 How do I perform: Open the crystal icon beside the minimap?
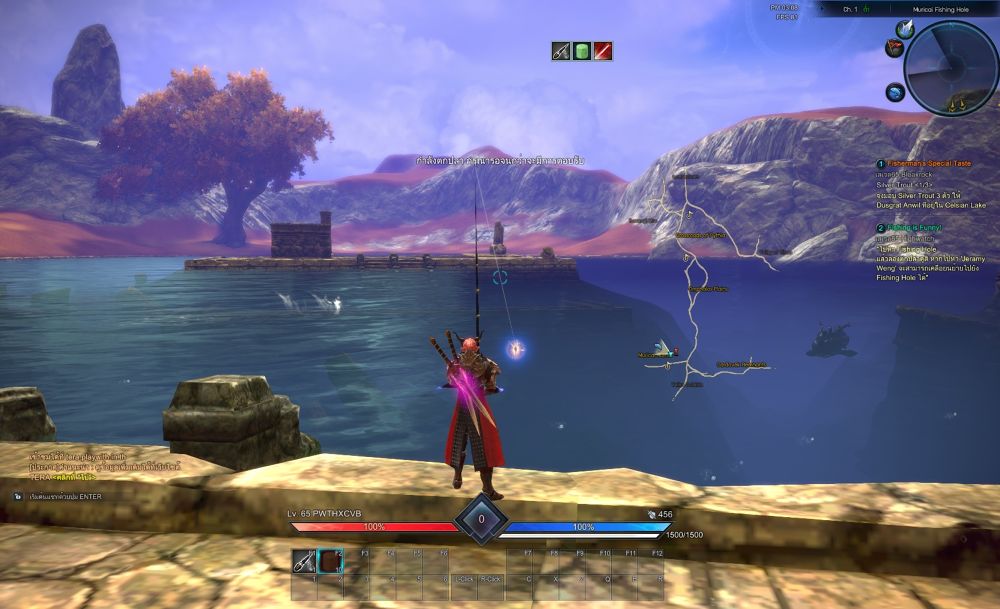tap(904, 29)
